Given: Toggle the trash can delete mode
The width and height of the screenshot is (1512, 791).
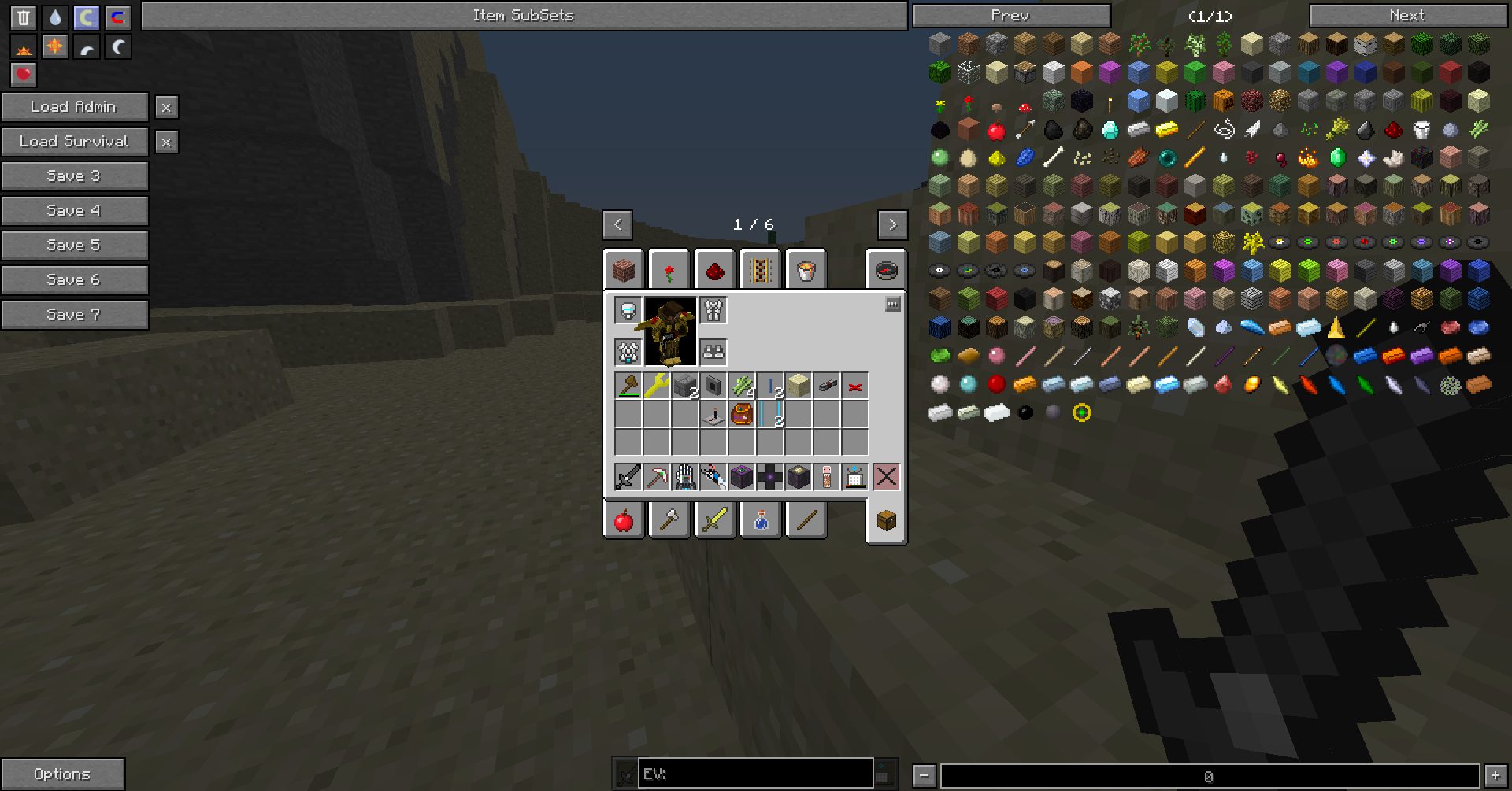Looking at the screenshot, I should [x=24, y=17].
